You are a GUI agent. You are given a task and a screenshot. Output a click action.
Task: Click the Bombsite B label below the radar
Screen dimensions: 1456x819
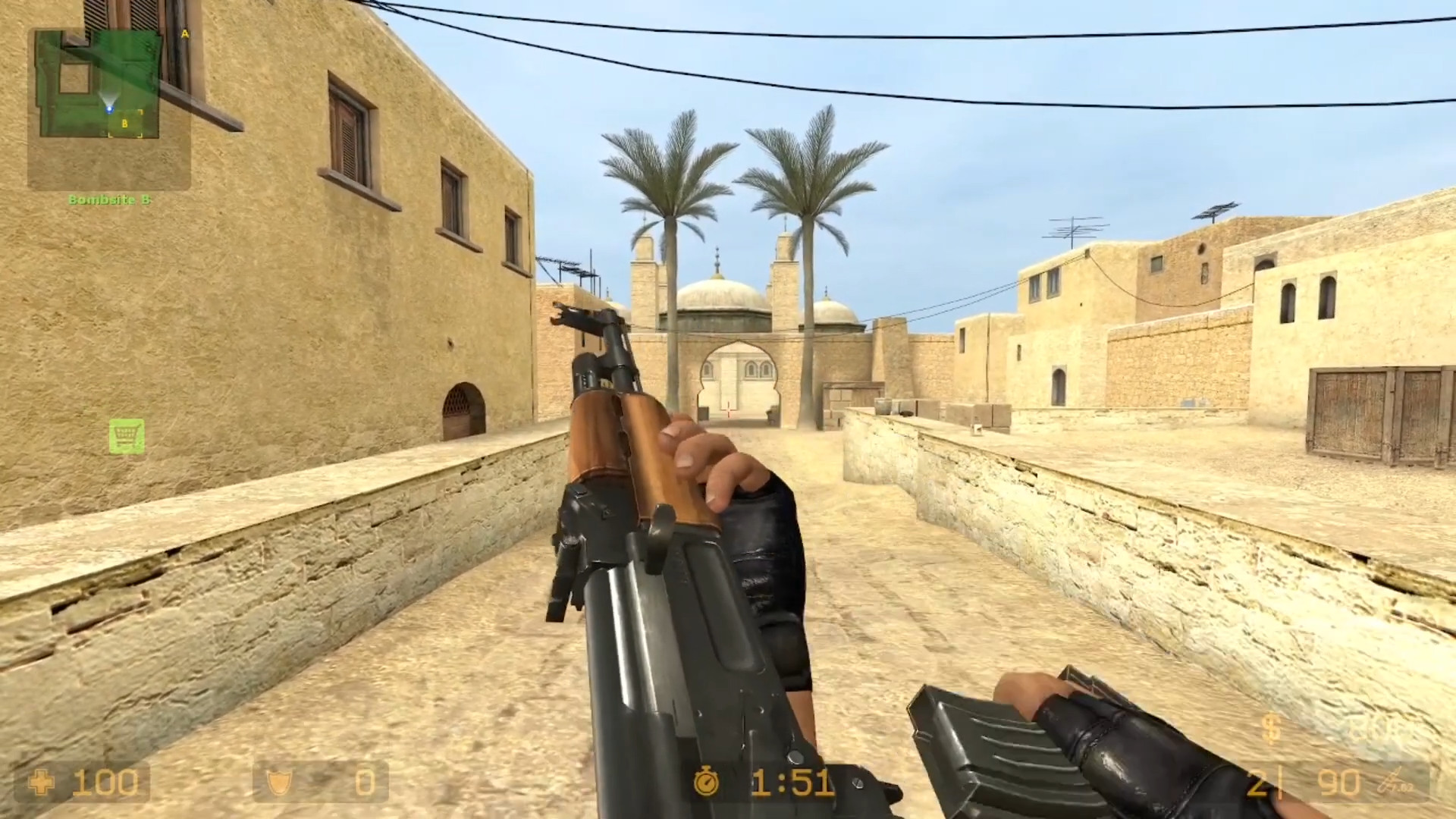(x=111, y=200)
